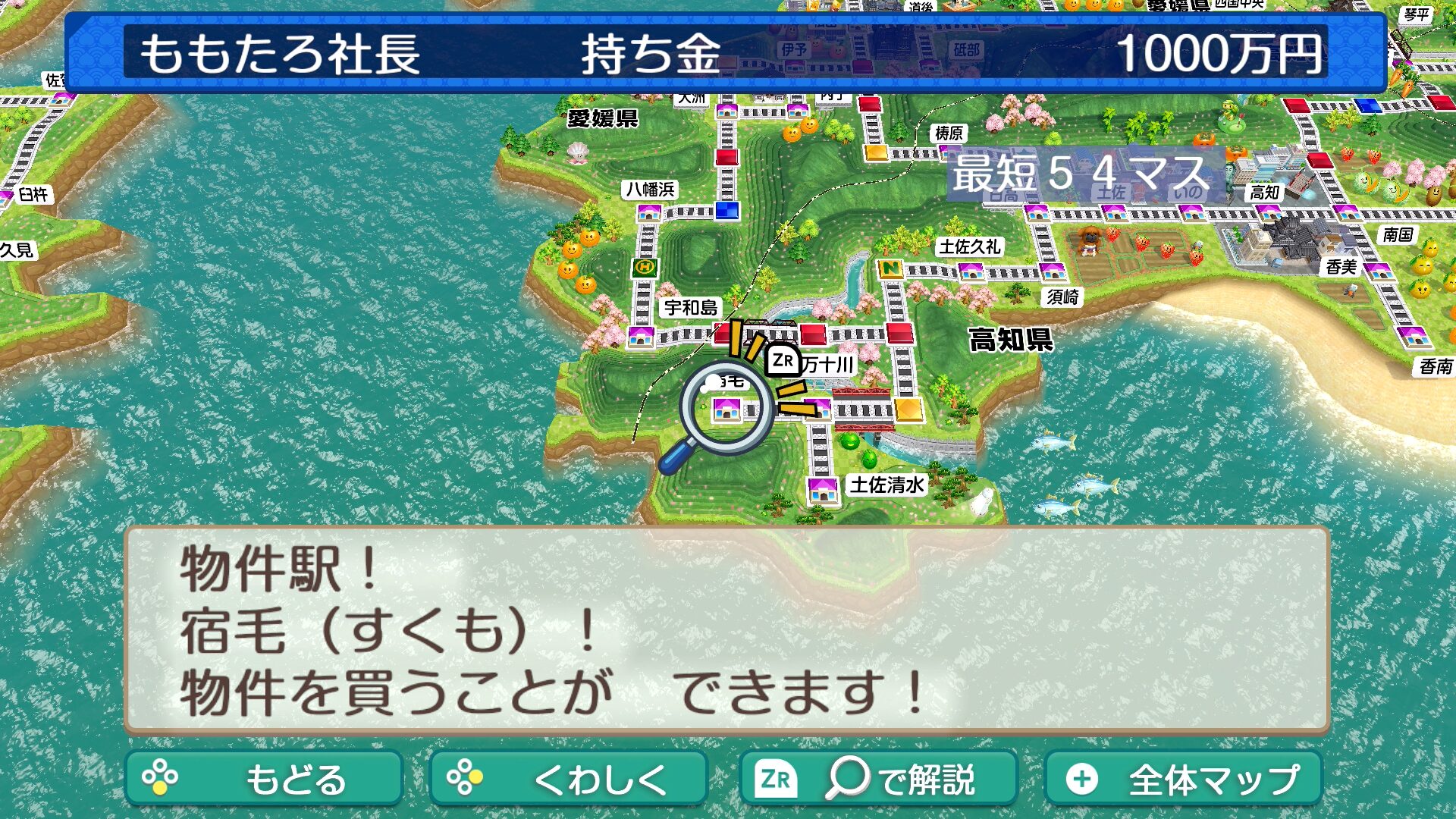Select the 土佐清水 station tile
The width and height of the screenshot is (1456, 819).
click(x=822, y=489)
